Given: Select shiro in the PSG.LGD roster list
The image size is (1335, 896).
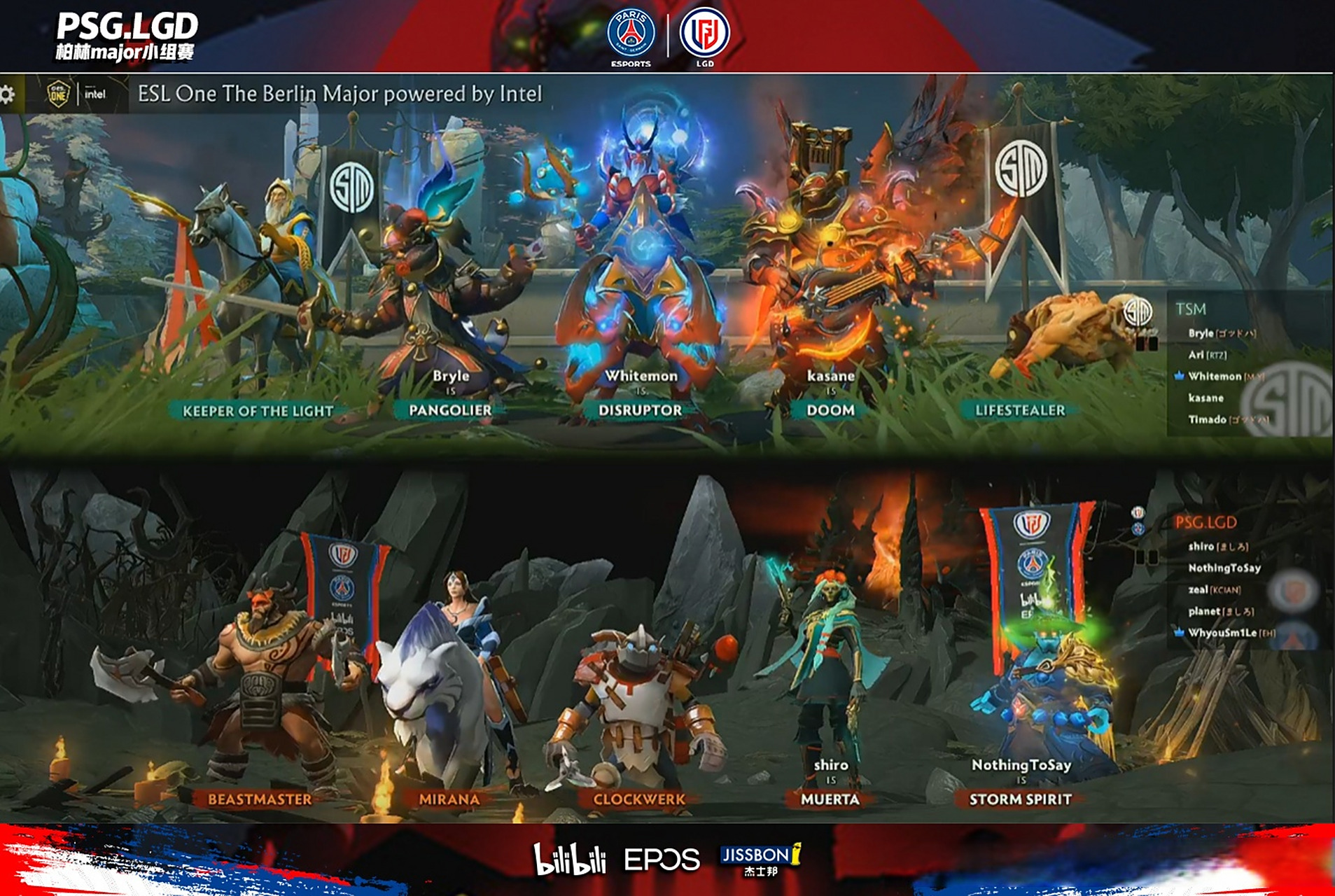Looking at the screenshot, I should coord(1201,546).
